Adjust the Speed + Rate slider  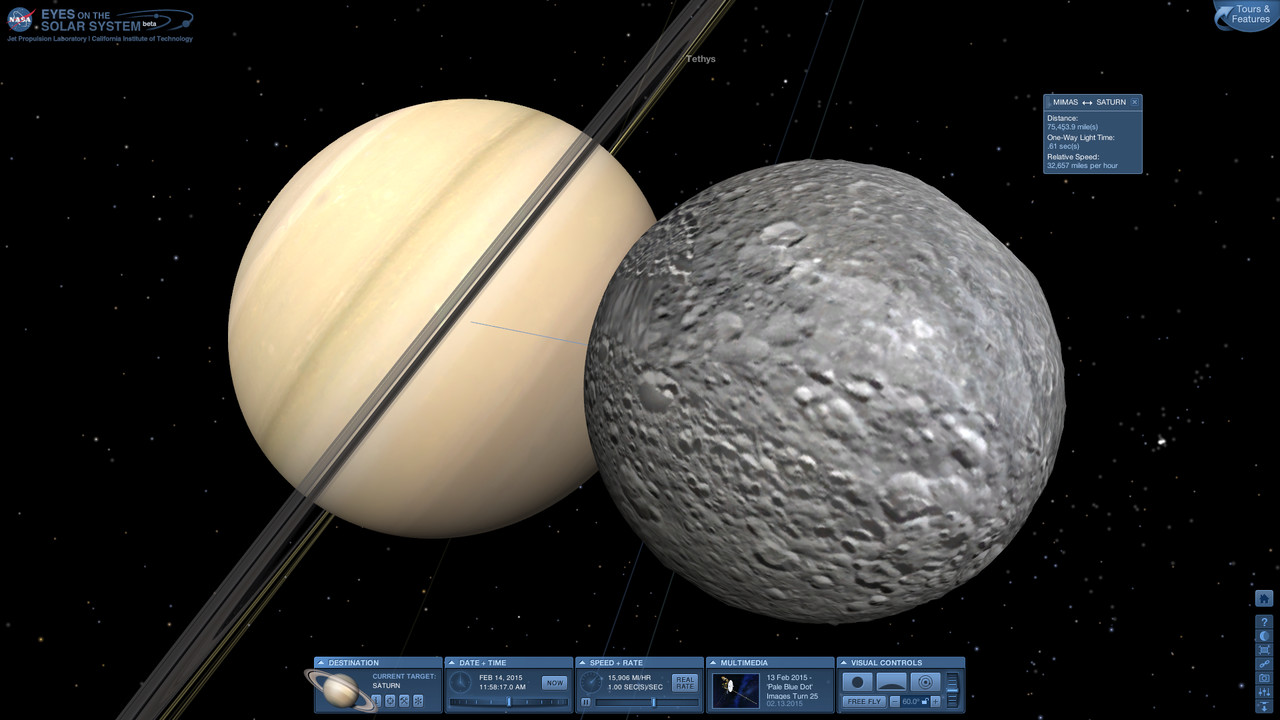coord(652,702)
